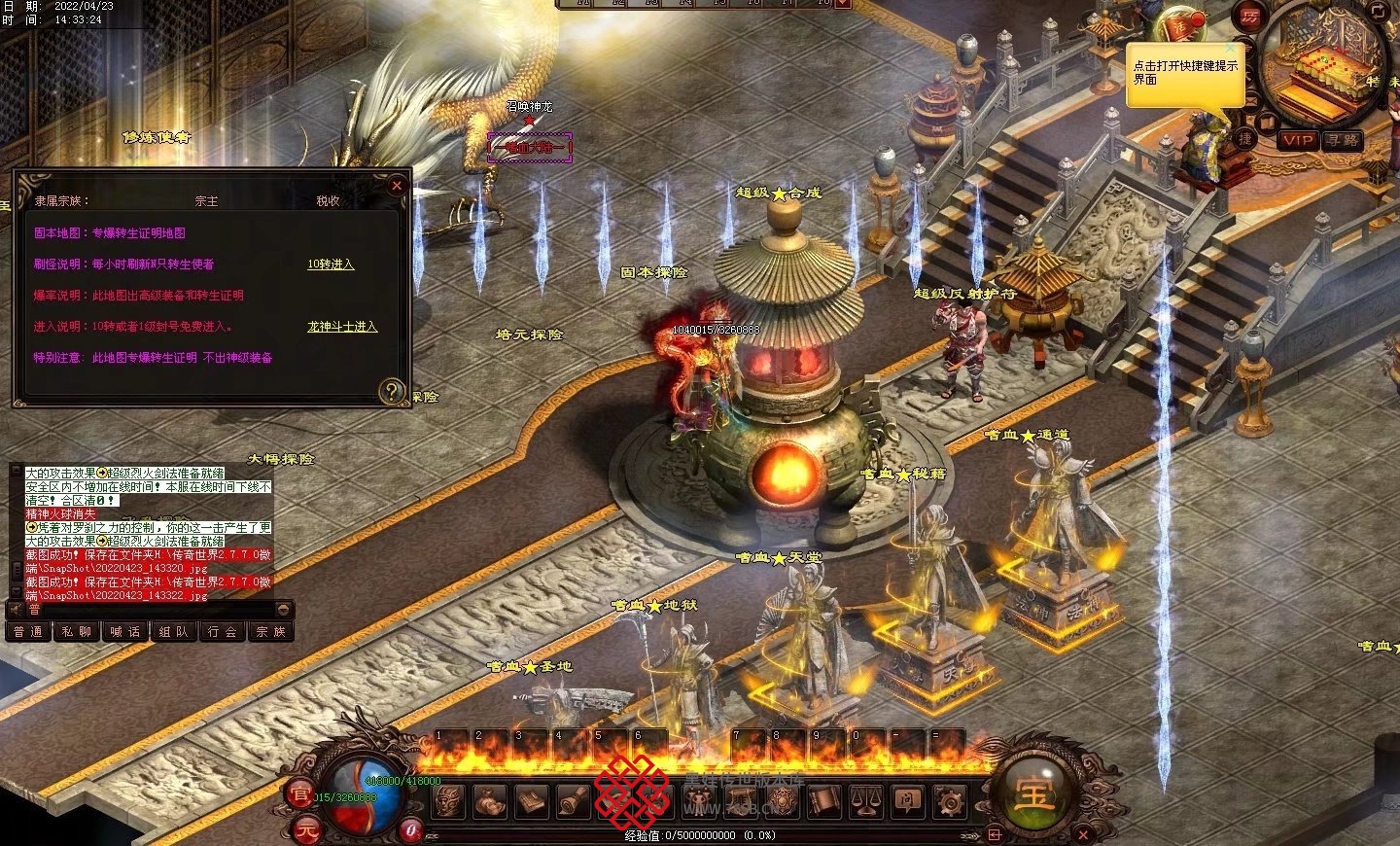This screenshot has height=846, width=1400.
Task: Select the 行会 guild chat tab
Action: pos(222,632)
